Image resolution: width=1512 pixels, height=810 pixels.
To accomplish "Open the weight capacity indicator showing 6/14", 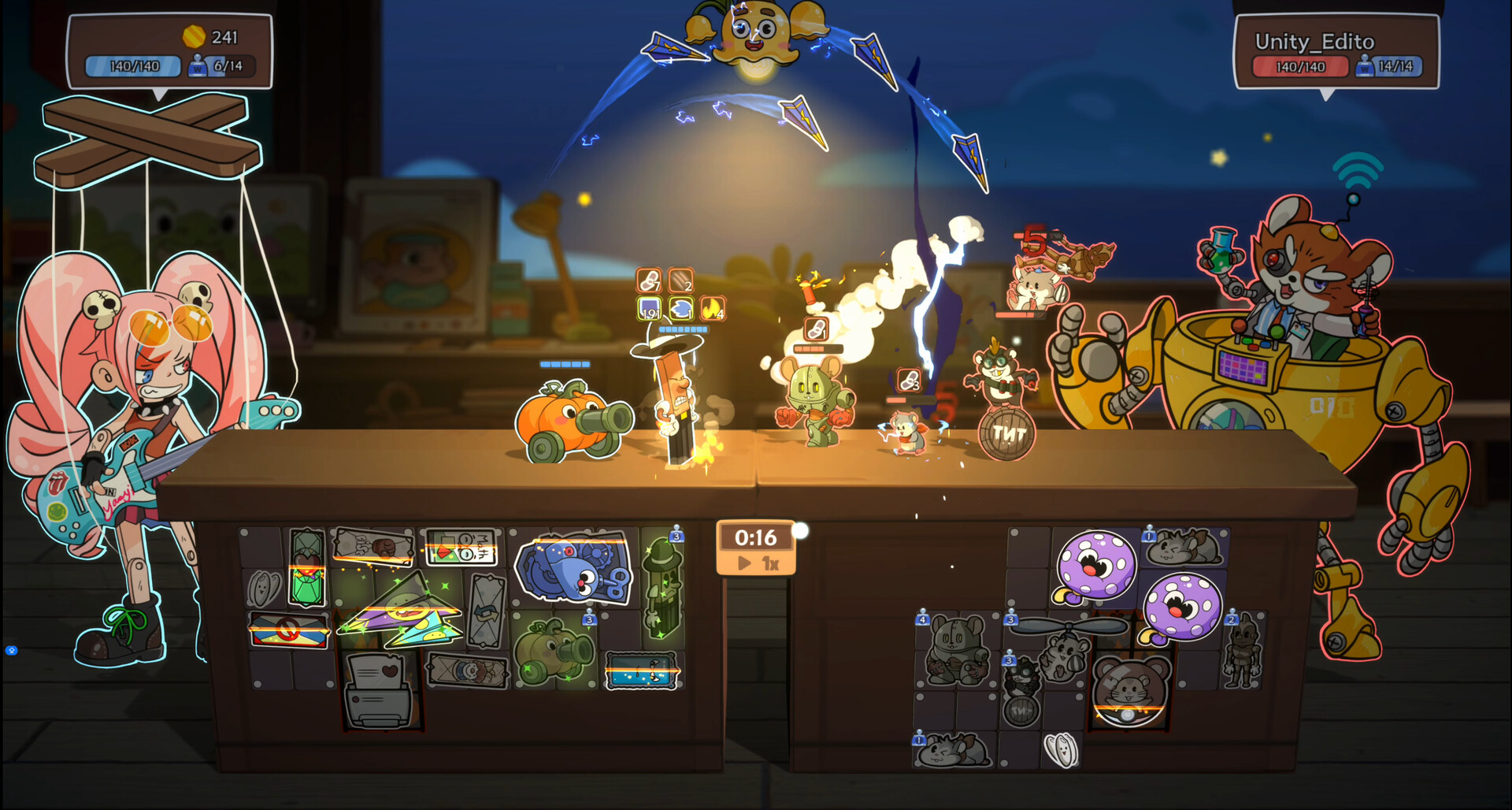I will tap(219, 66).
